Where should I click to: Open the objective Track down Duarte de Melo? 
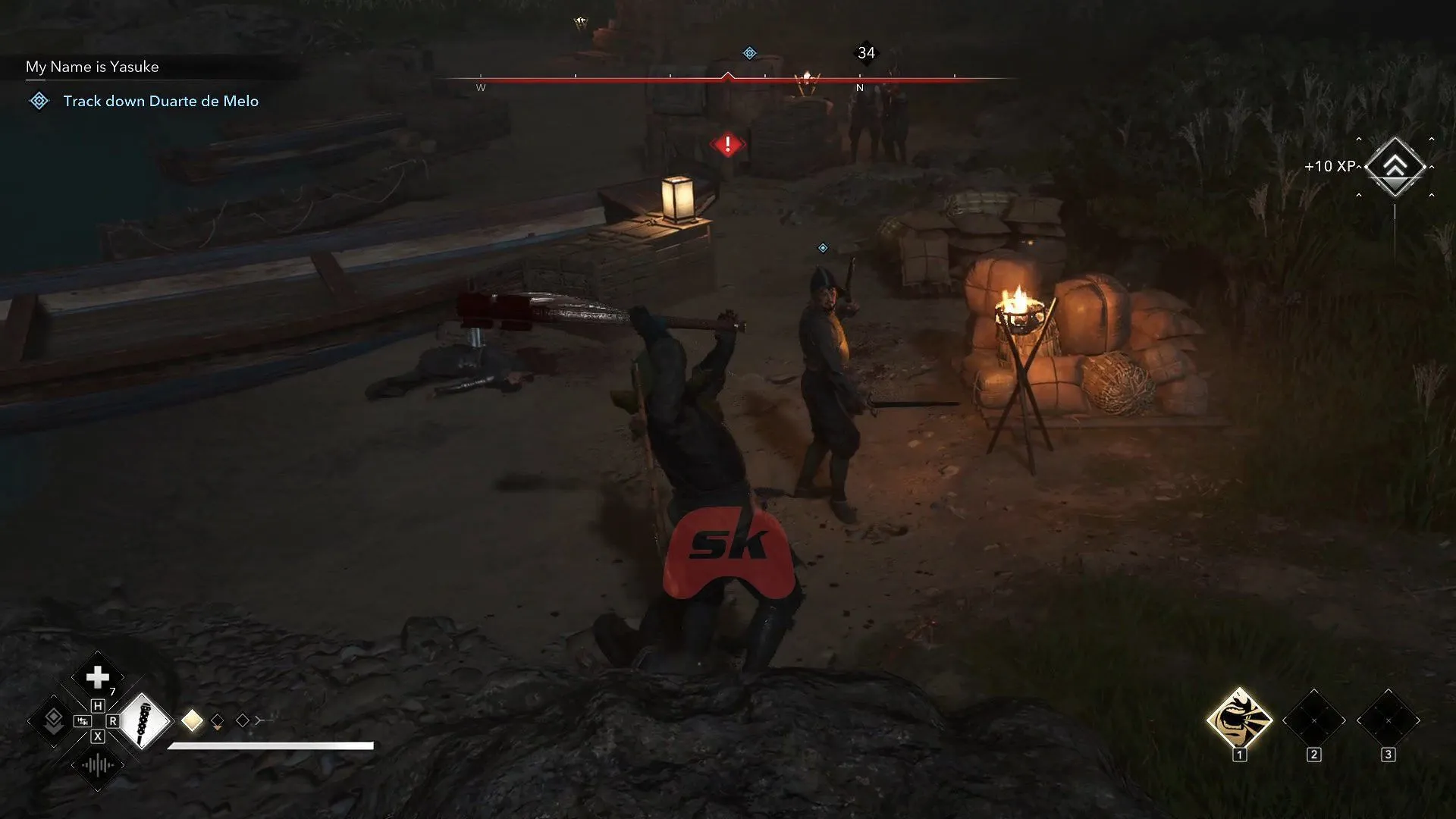click(161, 101)
